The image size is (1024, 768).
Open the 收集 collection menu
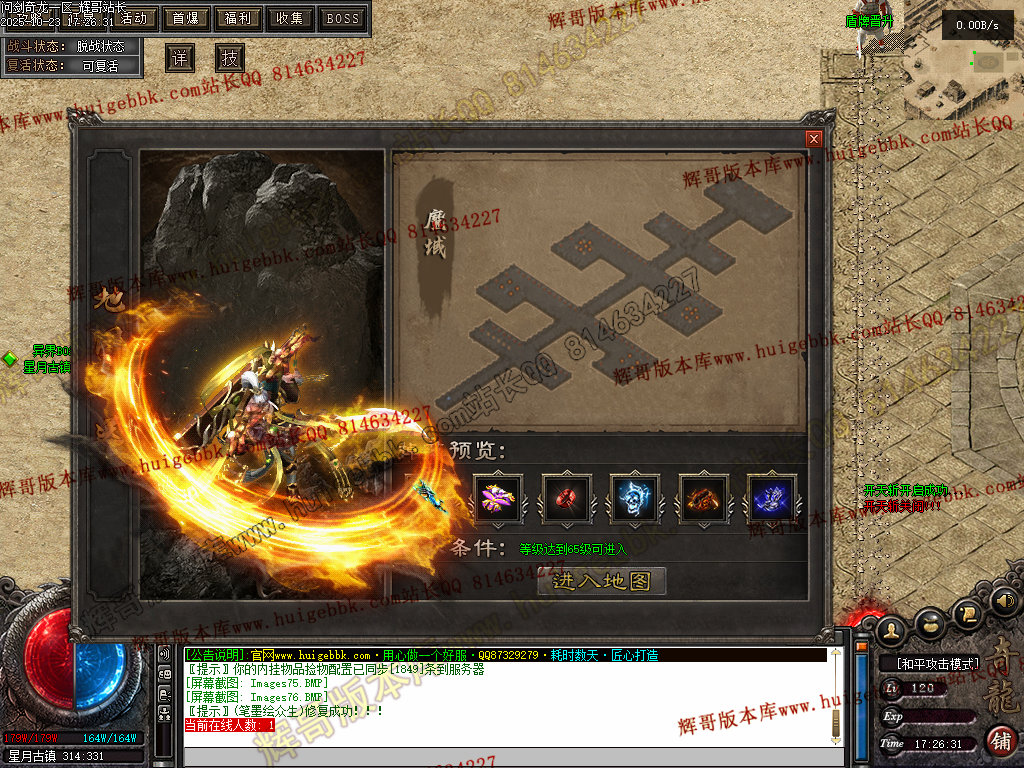290,18
